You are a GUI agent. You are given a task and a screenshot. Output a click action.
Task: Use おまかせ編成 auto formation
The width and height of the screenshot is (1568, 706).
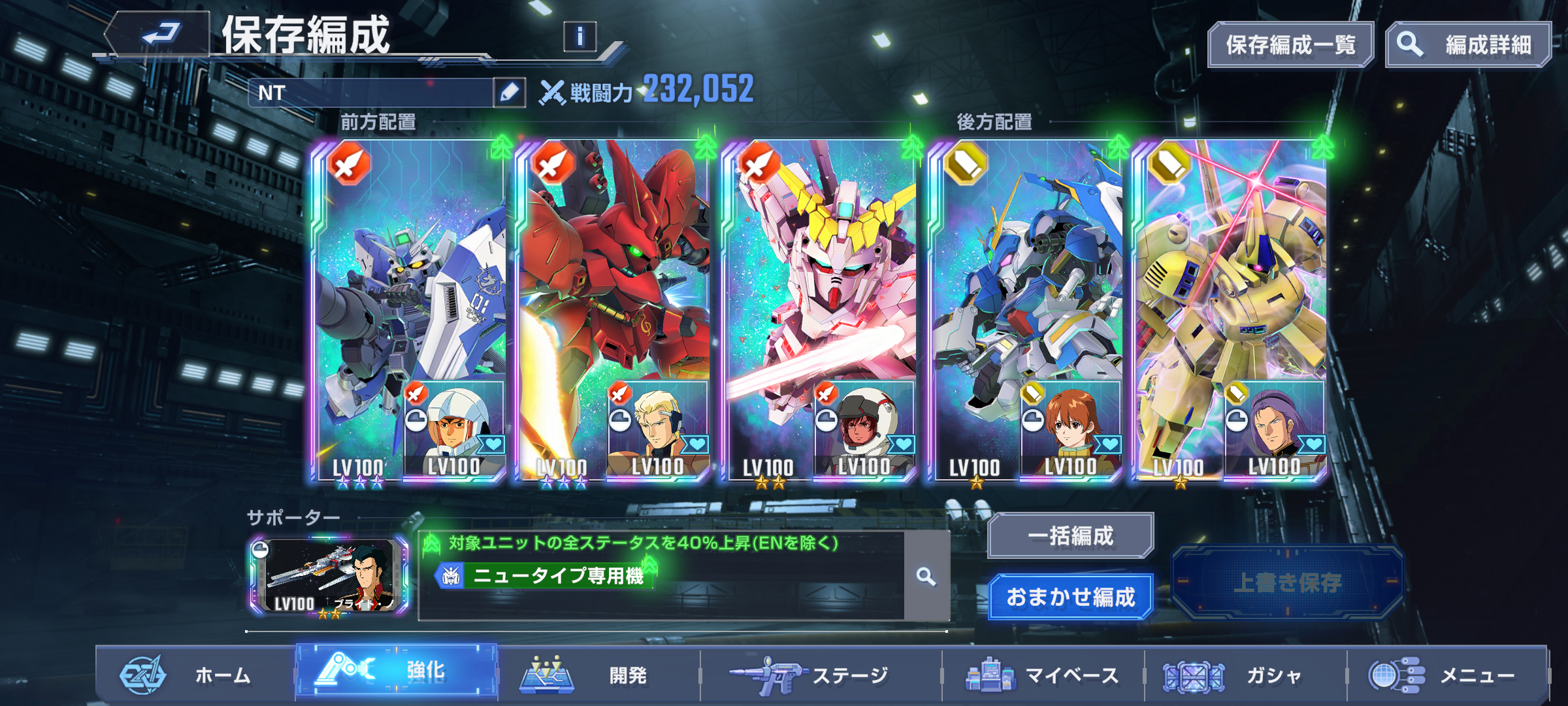point(1070,597)
